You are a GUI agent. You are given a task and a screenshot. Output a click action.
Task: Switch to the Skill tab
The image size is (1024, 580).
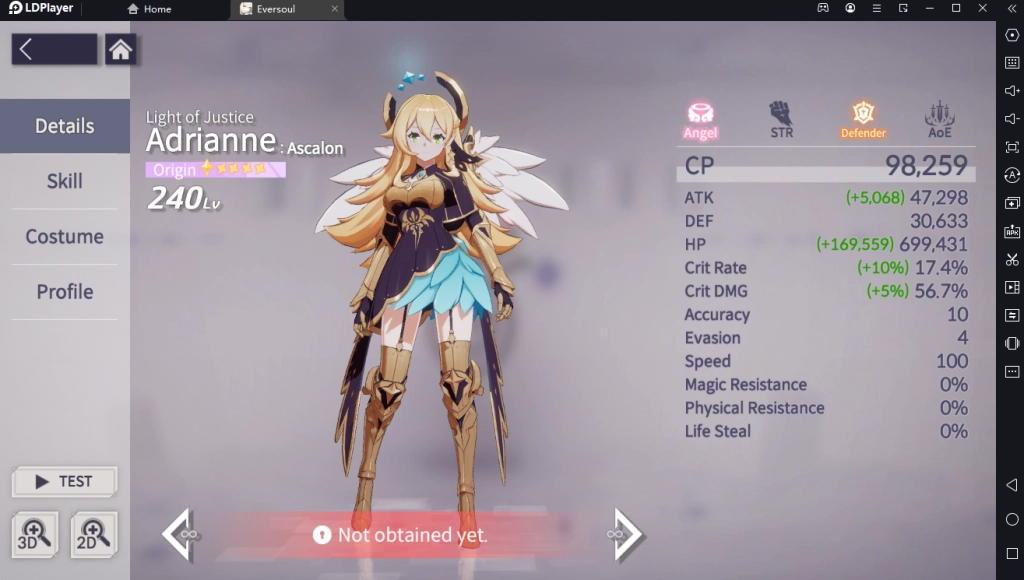pyautogui.click(x=65, y=181)
